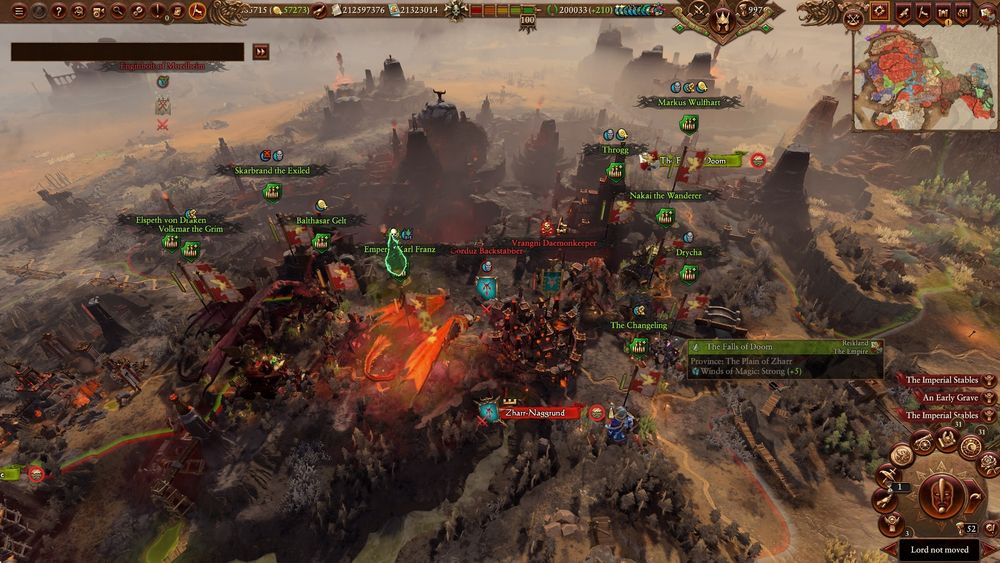Open the crowned faction emblem panel
The image size is (1000, 563).
723,17
